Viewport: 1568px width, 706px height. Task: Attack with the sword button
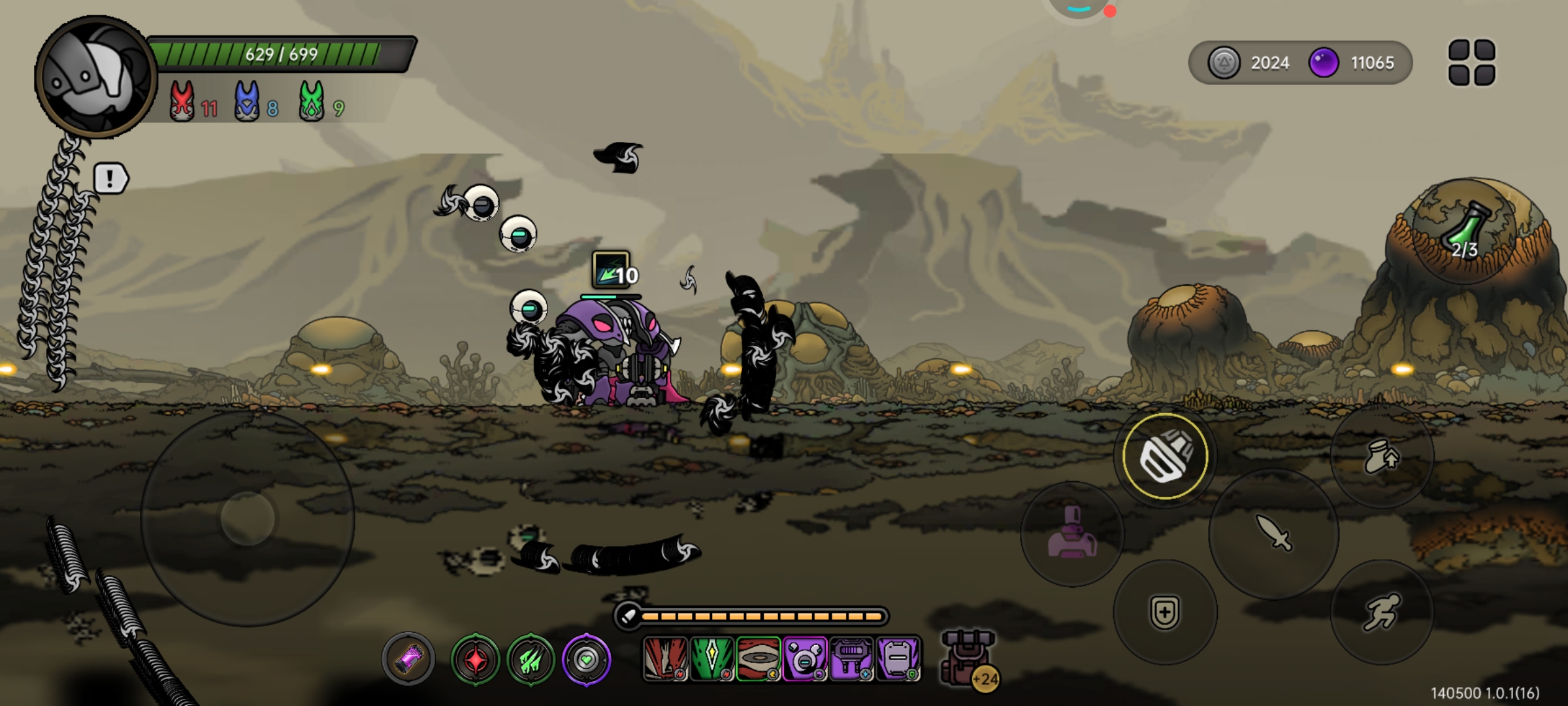(1273, 533)
